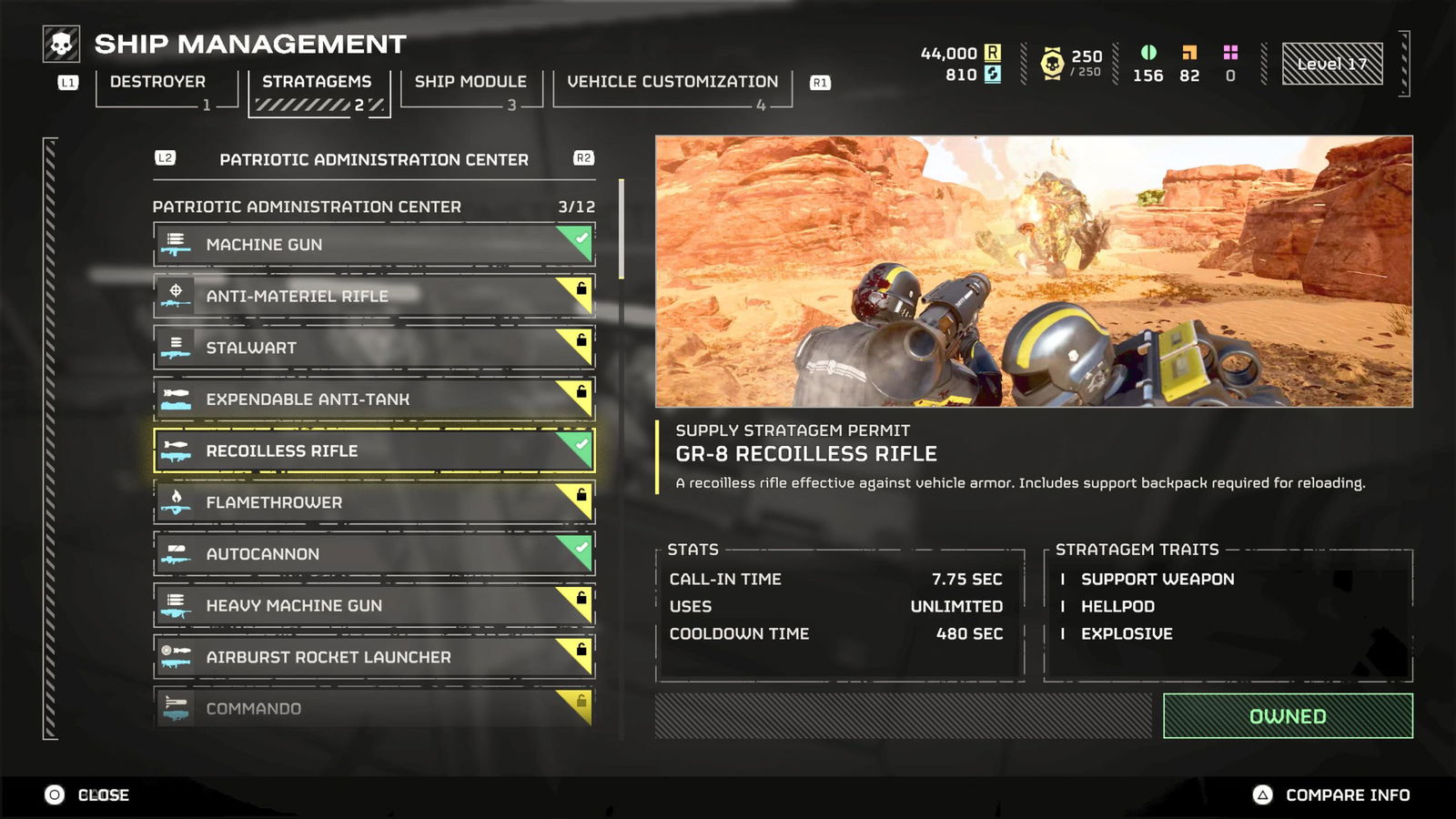Choose the Anti-Materiel Rifle entry

point(374,296)
